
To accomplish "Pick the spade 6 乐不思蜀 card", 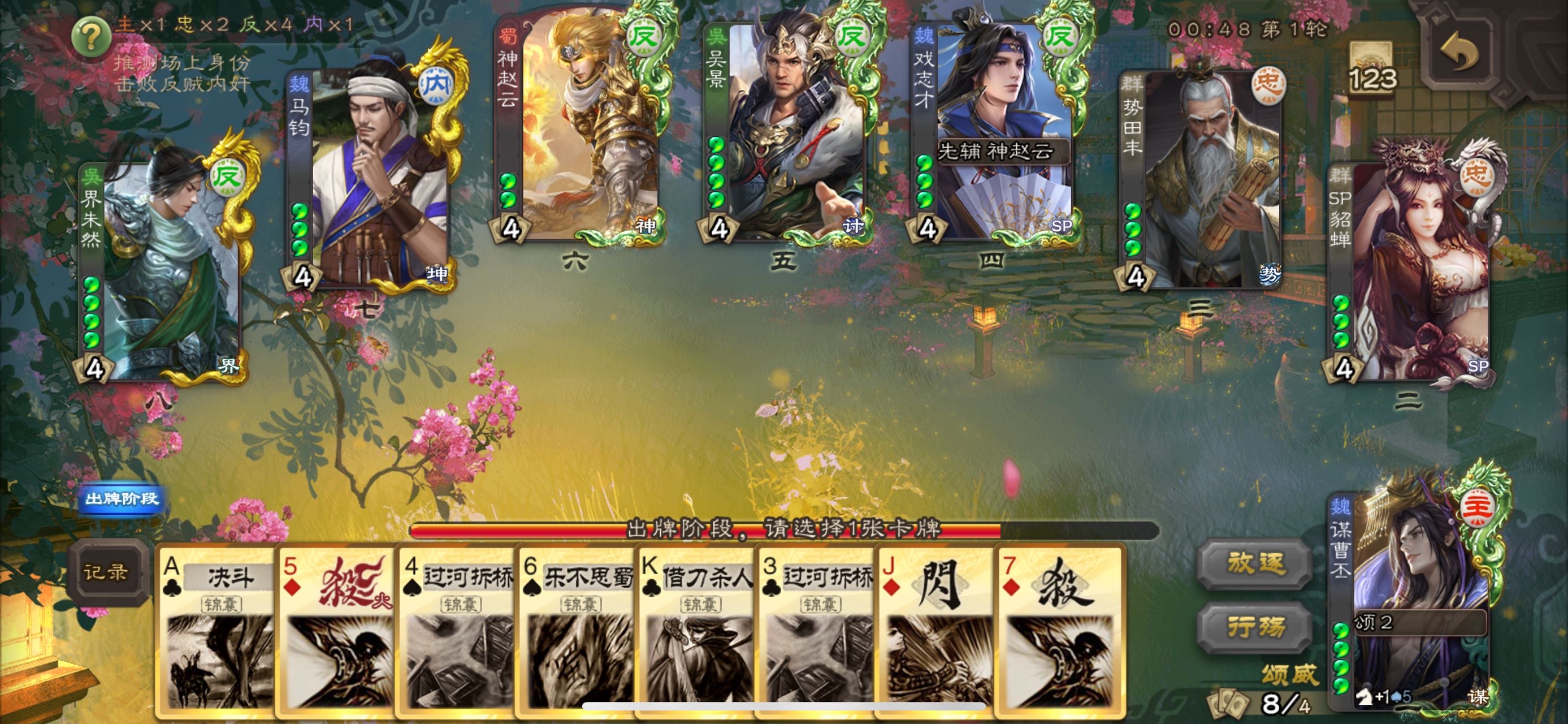I will click(x=576, y=633).
